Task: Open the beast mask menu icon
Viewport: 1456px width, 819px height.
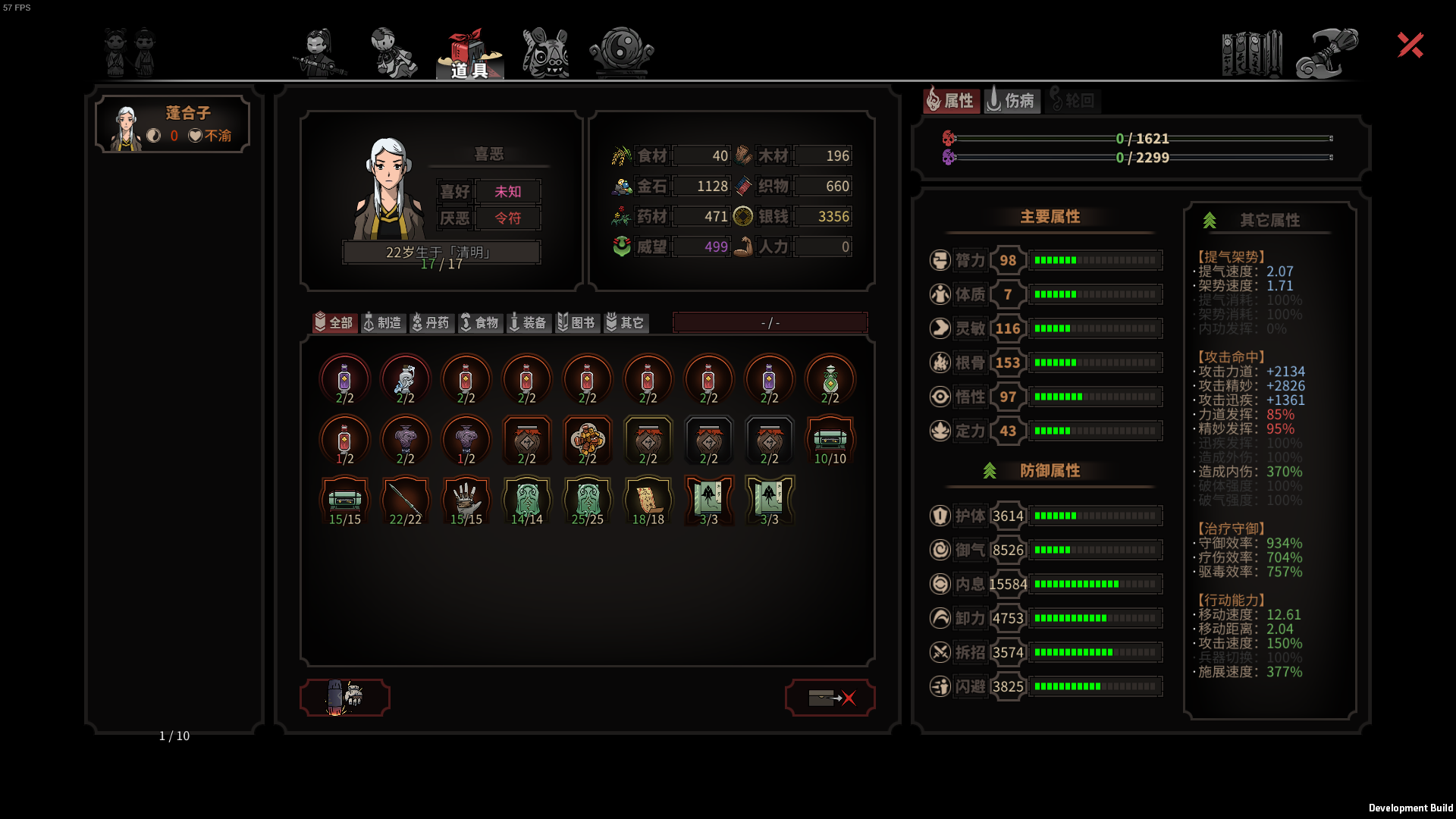Action: [545, 52]
